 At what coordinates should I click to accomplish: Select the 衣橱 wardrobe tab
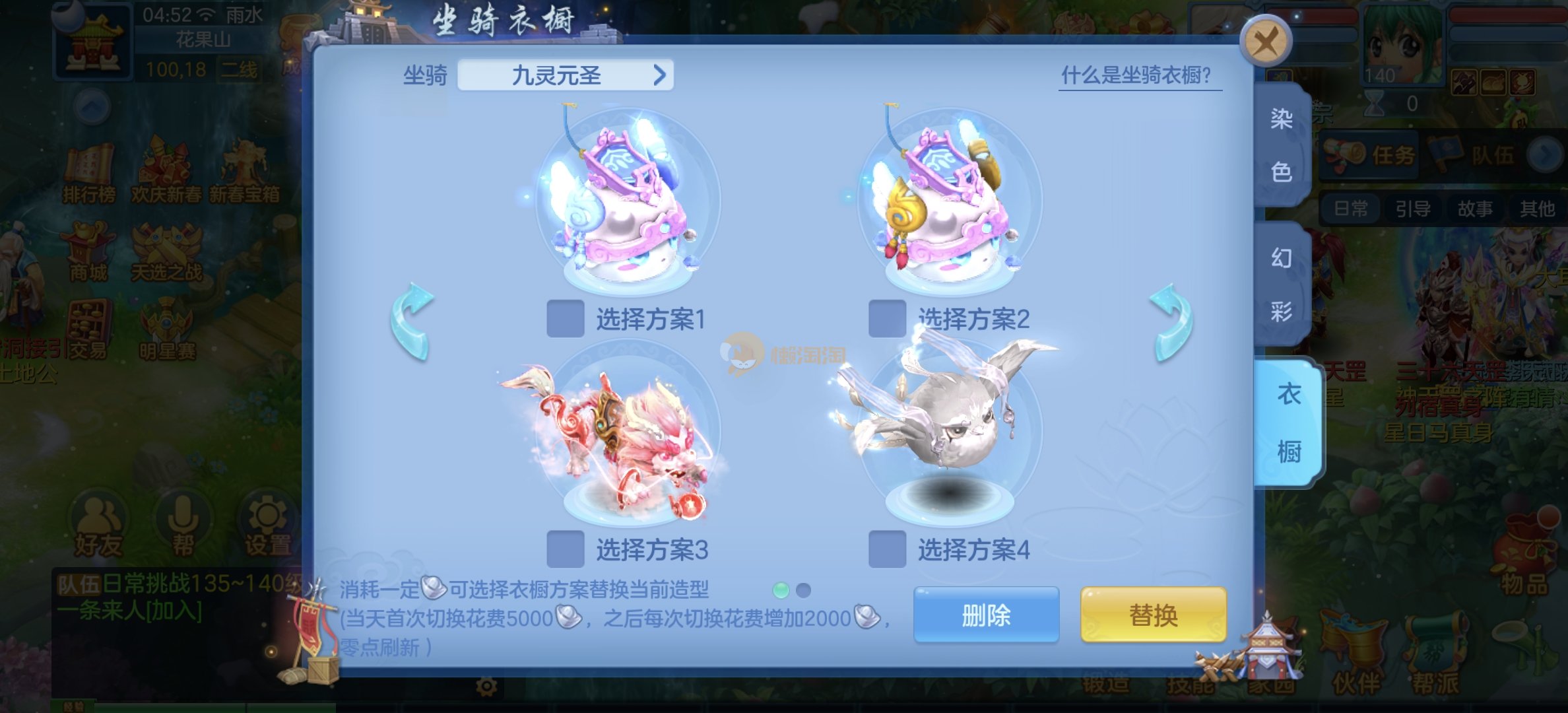coord(1288,423)
